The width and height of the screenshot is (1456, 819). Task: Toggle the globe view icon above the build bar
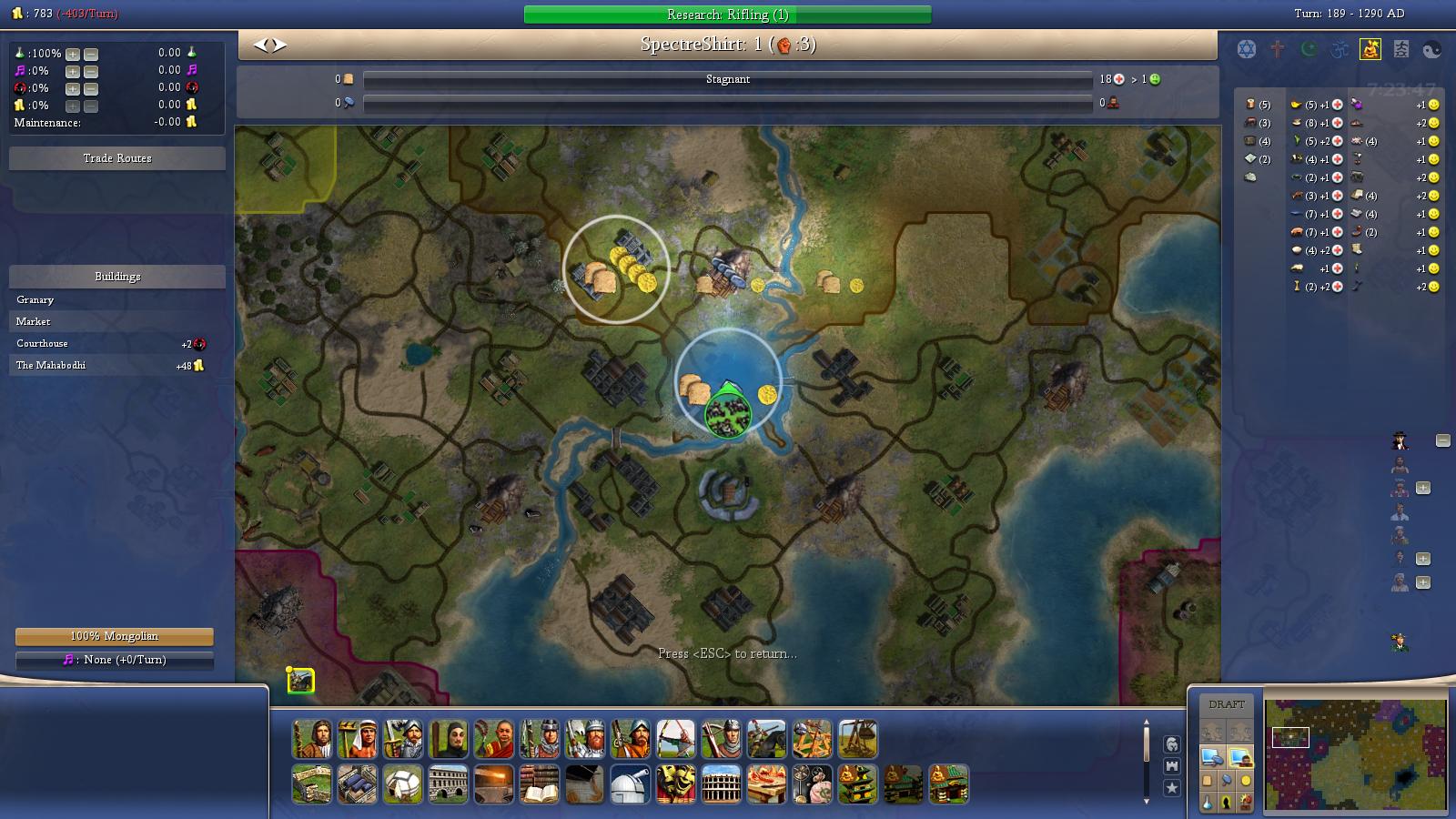pos(1172,744)
